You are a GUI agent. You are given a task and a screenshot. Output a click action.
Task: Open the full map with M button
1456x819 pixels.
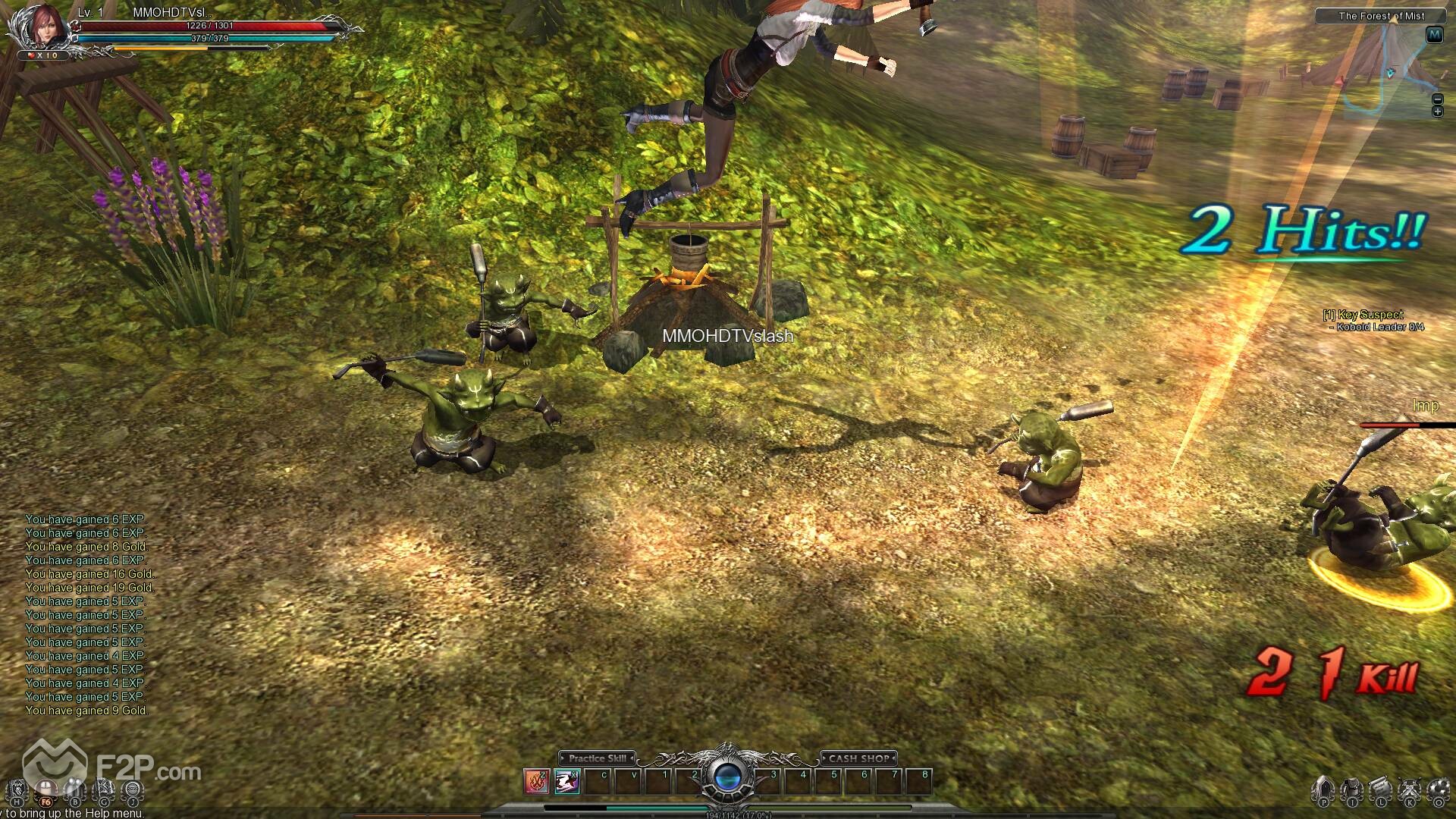click(1434, 35)
